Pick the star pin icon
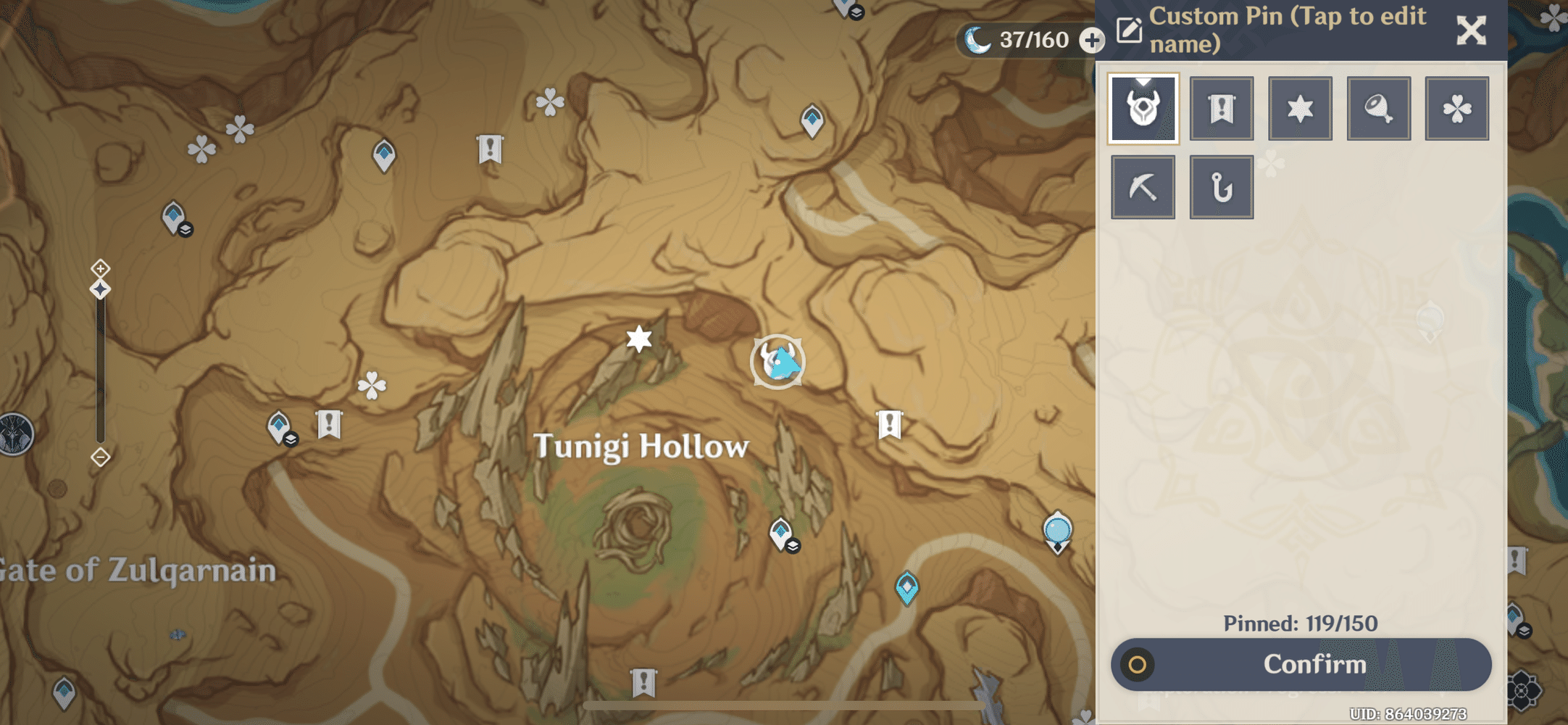The height and width of the screenshot is (725, 1568). 1300,107
